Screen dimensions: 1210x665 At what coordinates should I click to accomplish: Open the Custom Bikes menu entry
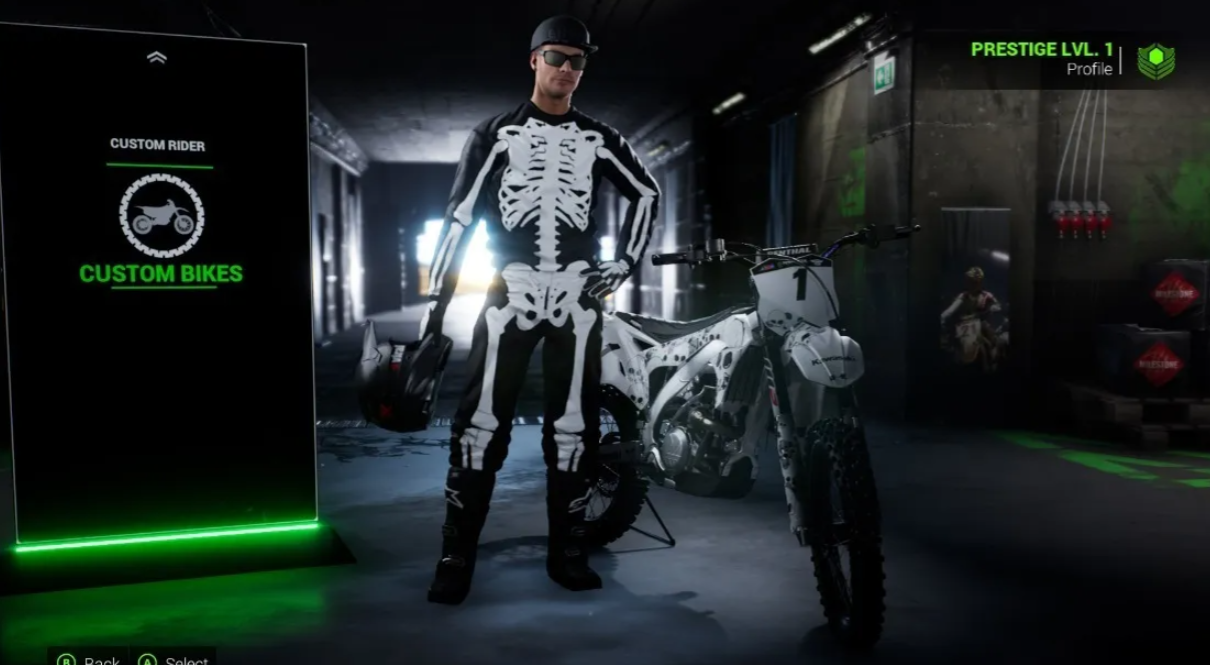pyautogui.click(x=160, y=274)
